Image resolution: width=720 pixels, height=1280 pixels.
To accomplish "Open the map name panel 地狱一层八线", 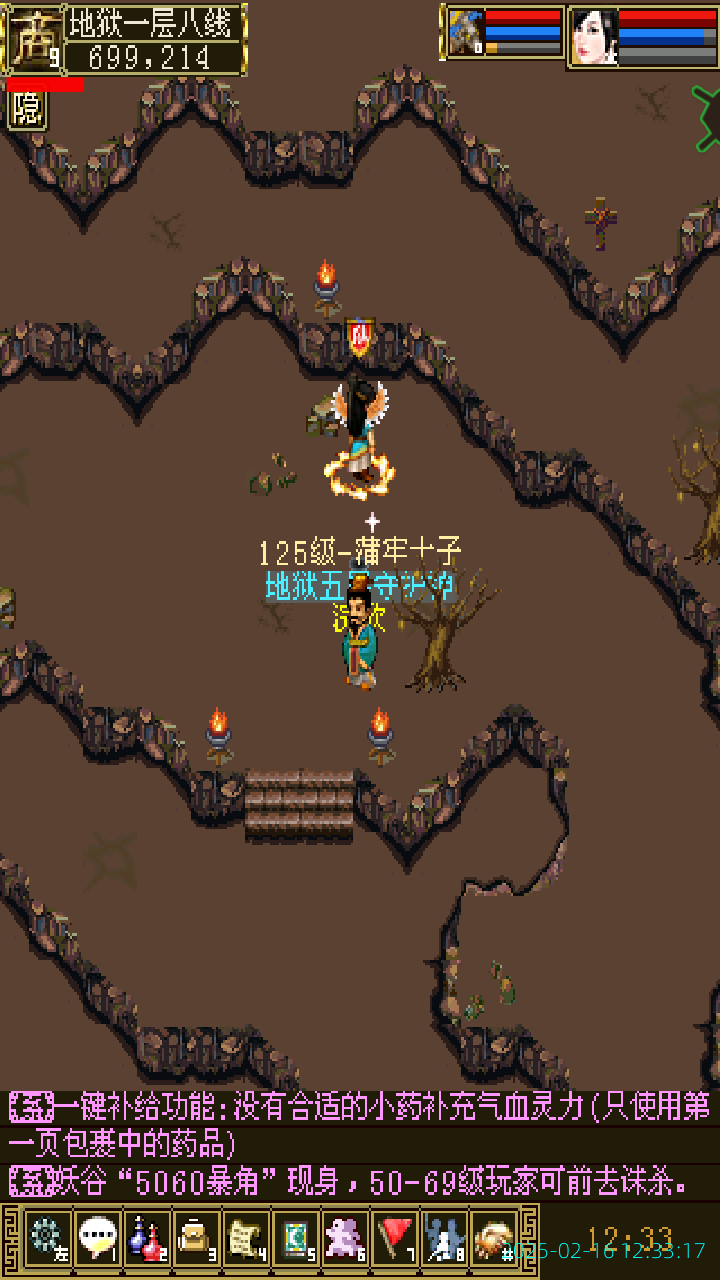I will click(x=153, y=22).
